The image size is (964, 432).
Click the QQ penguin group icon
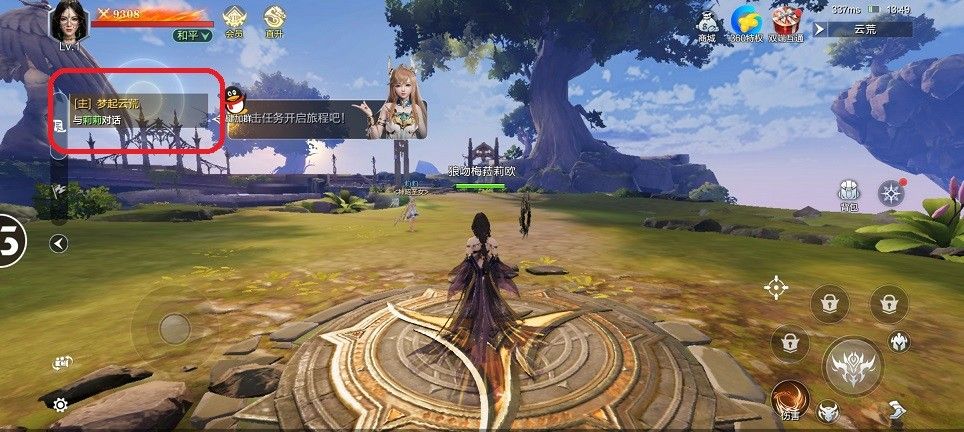tap(236, 98)
